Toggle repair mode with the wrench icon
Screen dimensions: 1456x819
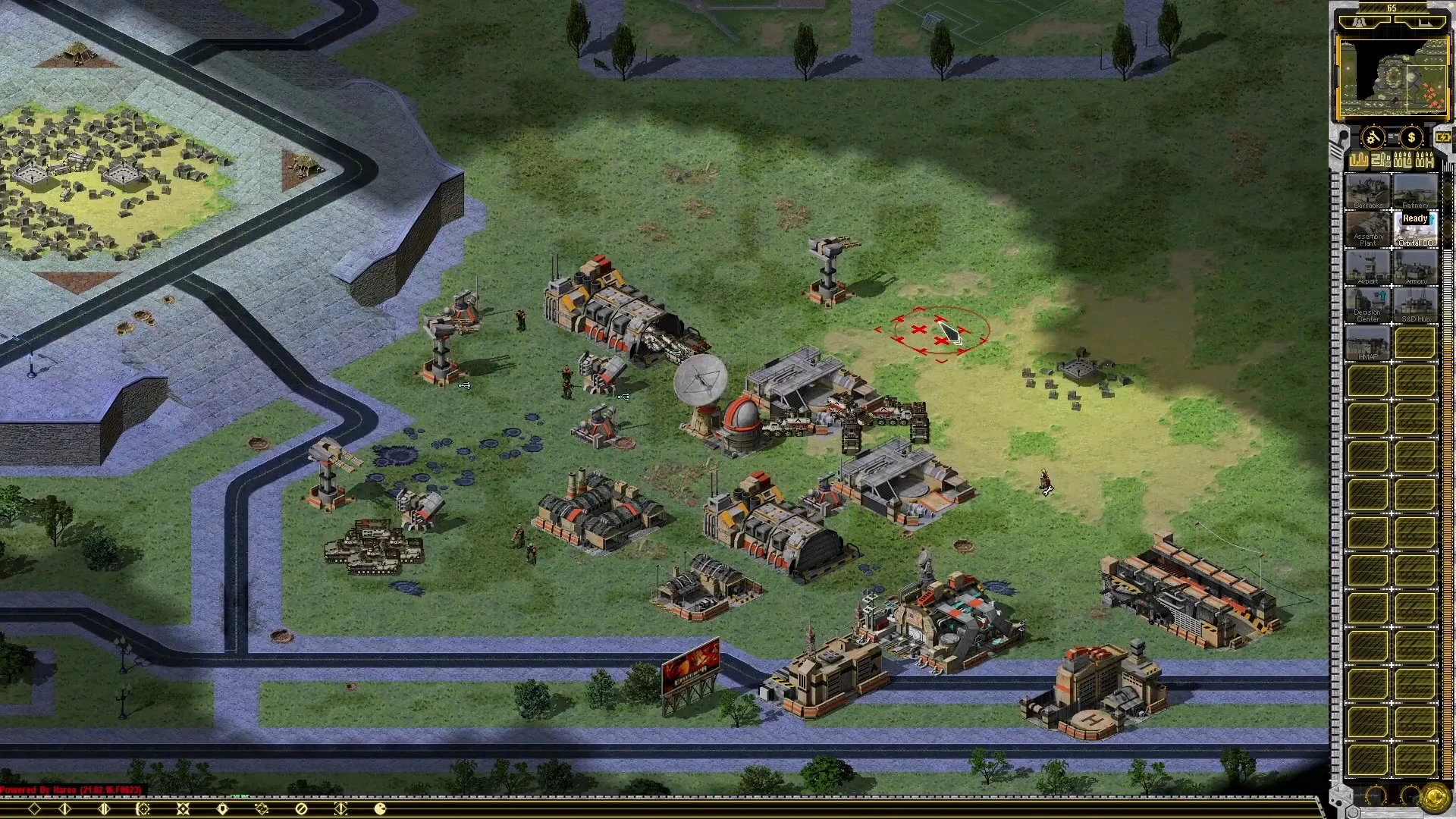tap(1373, 136)
